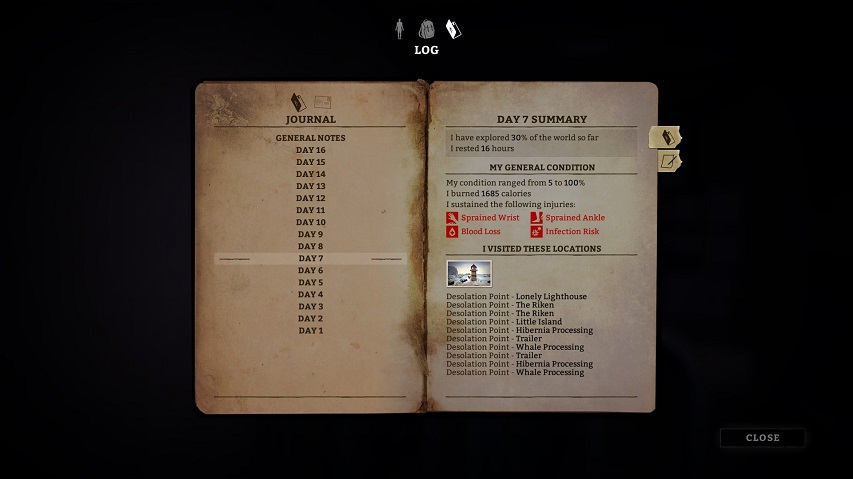Screen dimensions: 853x479
Task: Click the Sprained Wrist injury entry
Action: tap(483, 217)
